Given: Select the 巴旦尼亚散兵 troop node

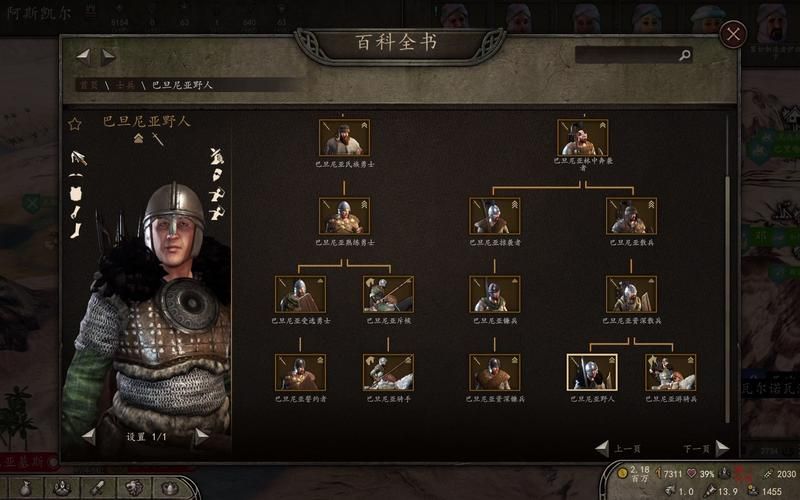Looking at the screenshot, I should click(x=631, y=216).
